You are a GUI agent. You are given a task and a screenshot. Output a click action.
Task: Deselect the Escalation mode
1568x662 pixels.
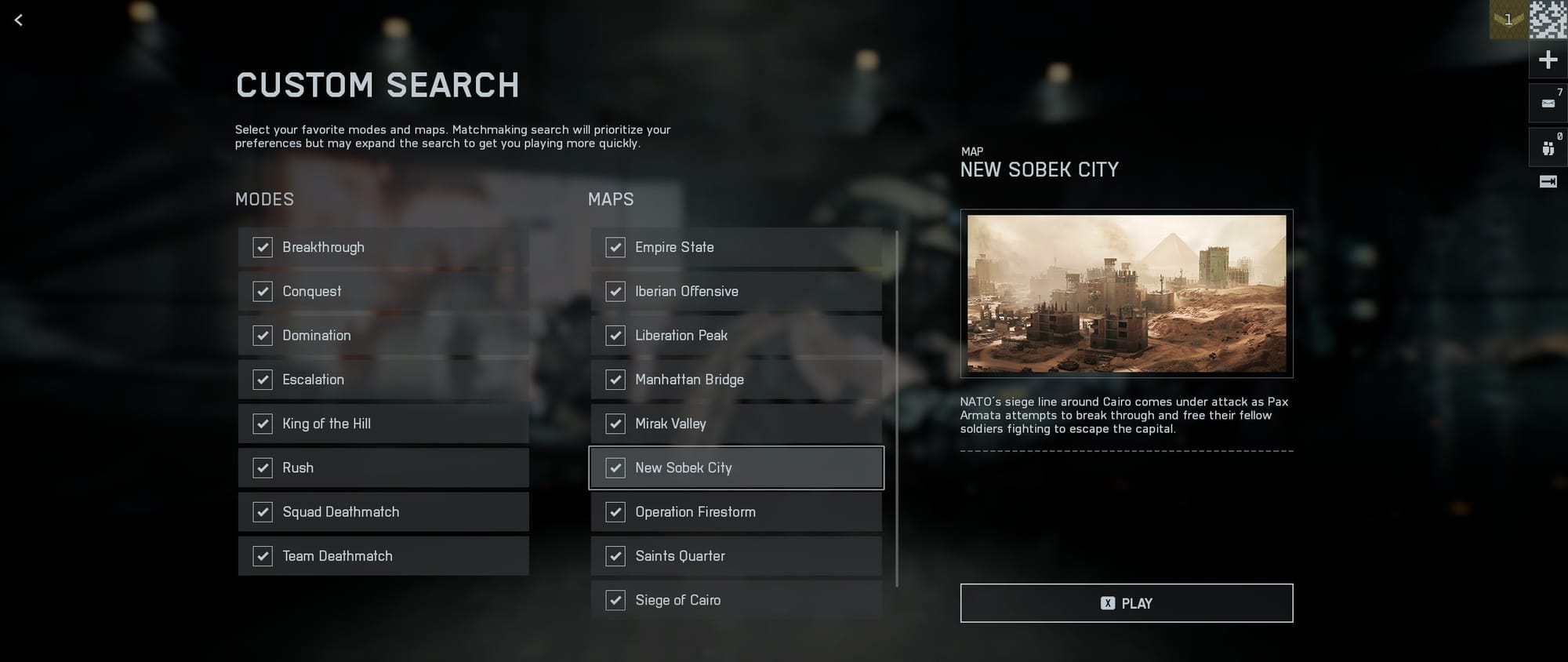coord(263,380)
